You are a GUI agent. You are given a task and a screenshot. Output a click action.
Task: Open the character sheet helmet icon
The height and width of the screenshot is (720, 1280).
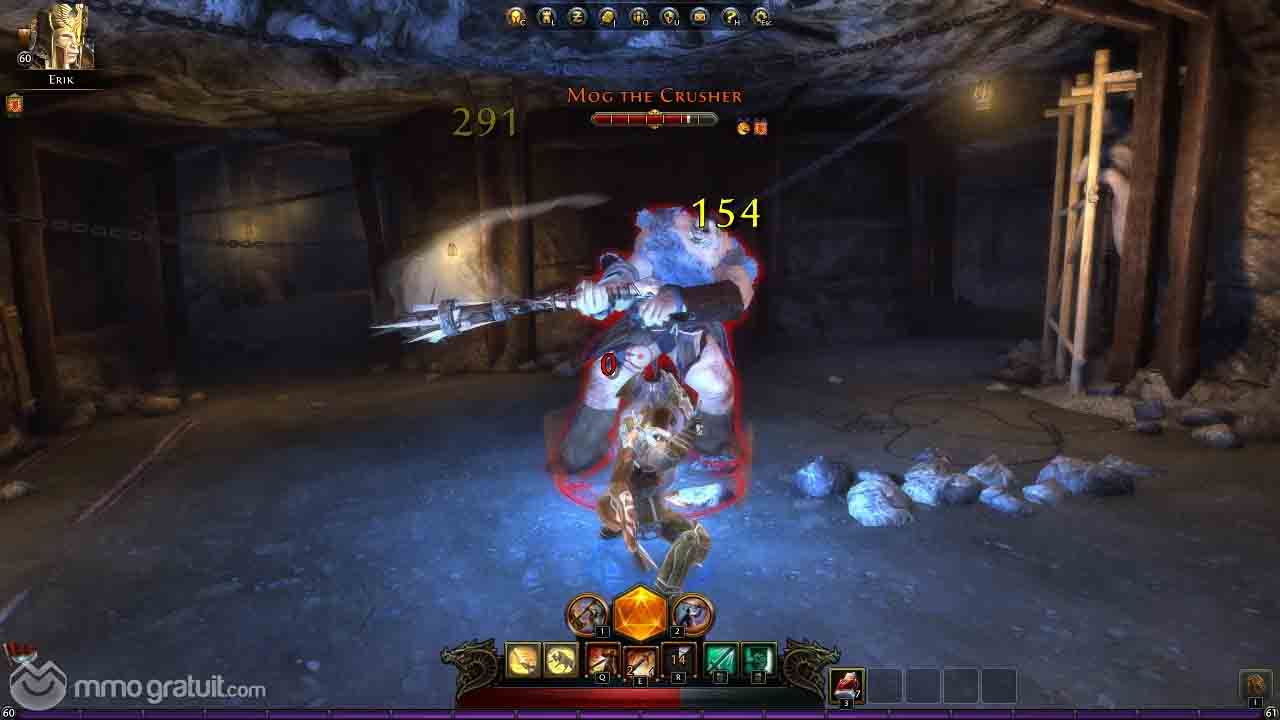[516, 16]
